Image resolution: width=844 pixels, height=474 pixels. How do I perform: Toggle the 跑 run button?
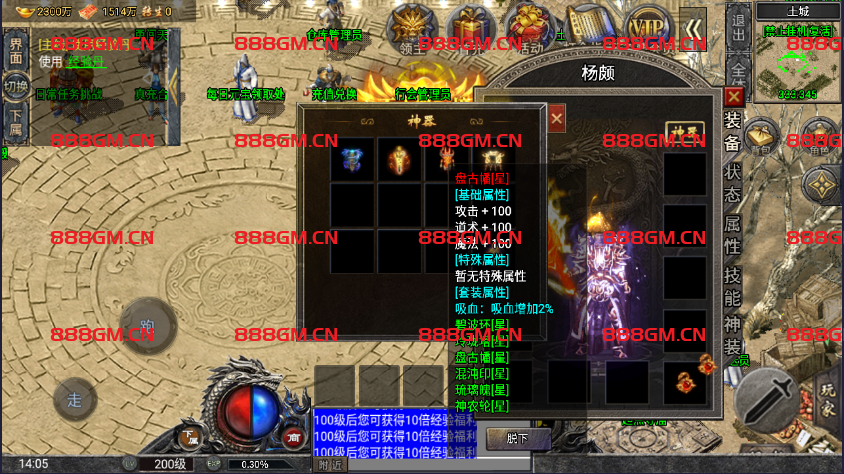(x=147, y=326)
